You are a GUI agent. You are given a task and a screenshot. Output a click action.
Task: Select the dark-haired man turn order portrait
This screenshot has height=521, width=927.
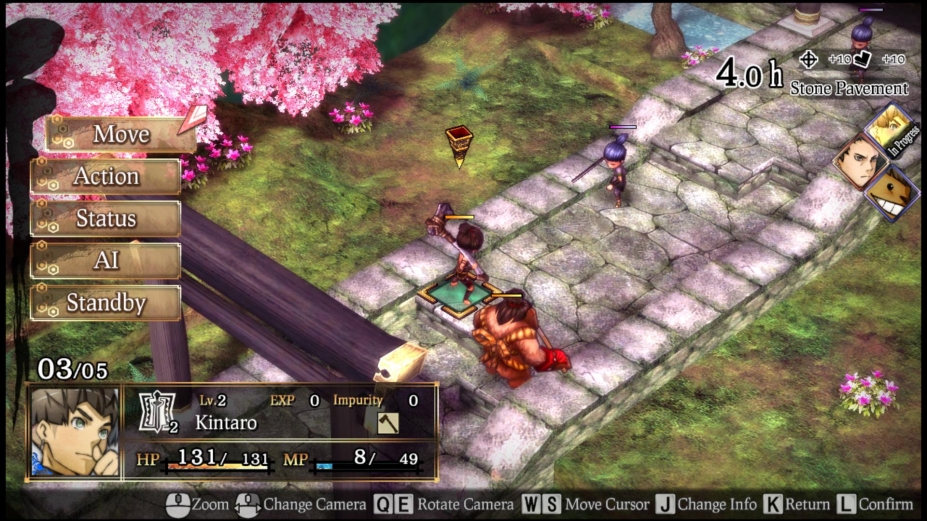point(857,159)
